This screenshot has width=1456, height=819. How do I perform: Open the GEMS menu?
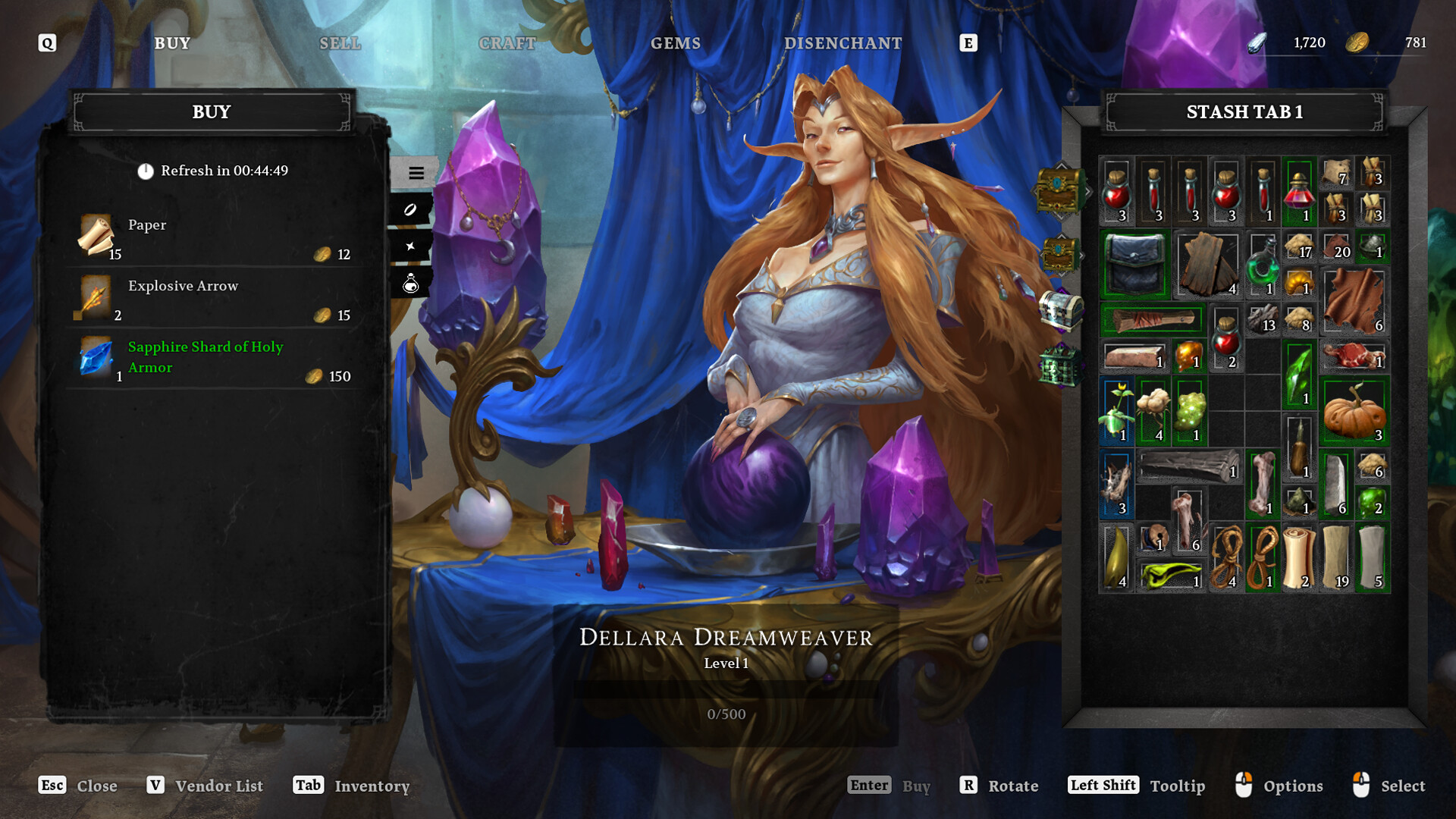coord(676,43)
